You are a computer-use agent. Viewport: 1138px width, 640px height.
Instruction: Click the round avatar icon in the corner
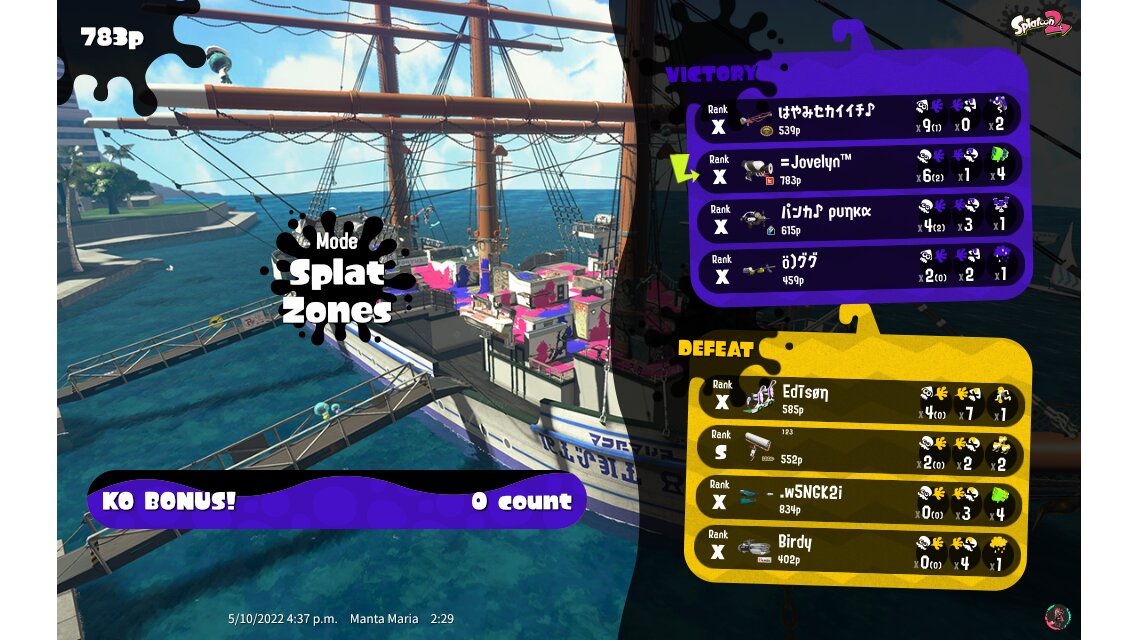coord(1057,615)
